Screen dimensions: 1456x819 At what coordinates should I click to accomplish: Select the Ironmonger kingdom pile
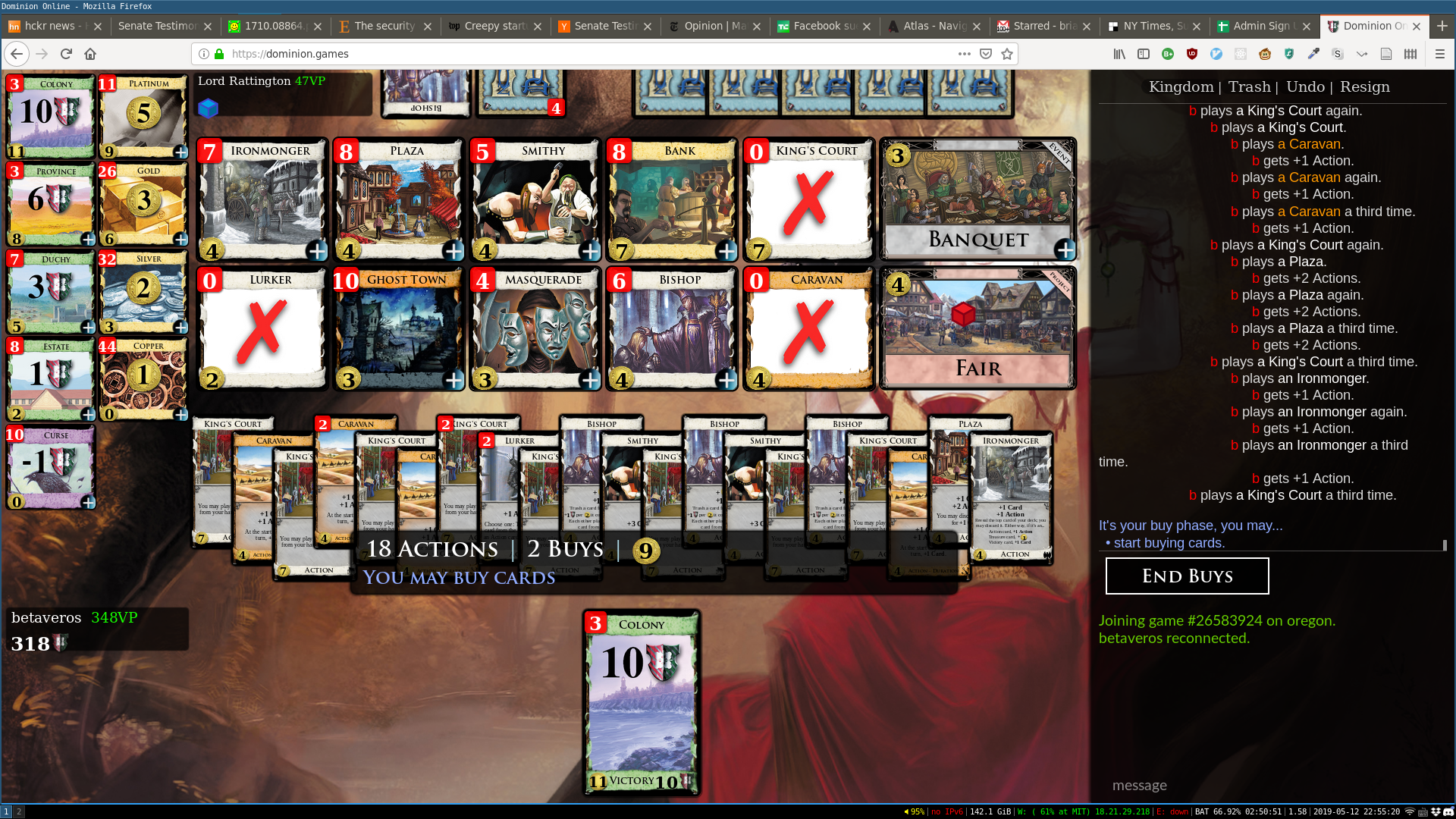coord(262,200)
